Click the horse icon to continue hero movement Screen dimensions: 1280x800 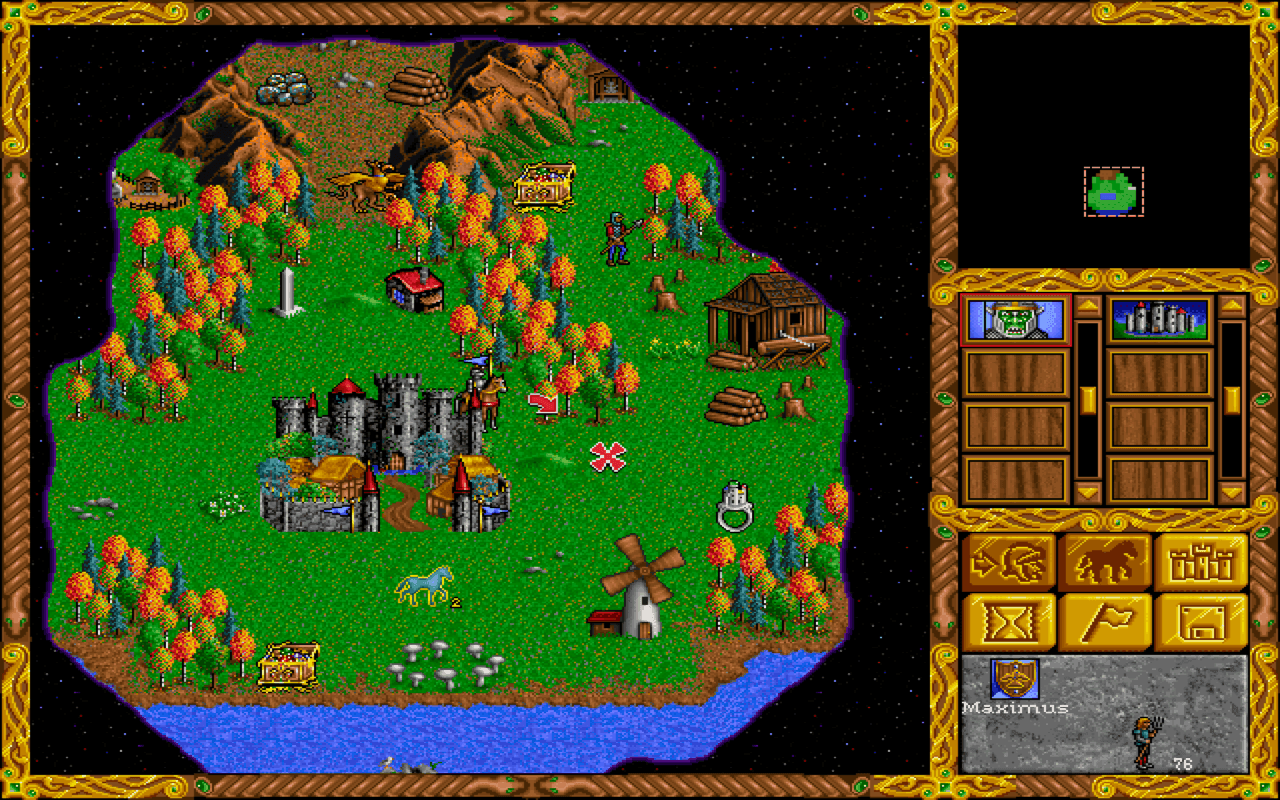point(1104,559)
